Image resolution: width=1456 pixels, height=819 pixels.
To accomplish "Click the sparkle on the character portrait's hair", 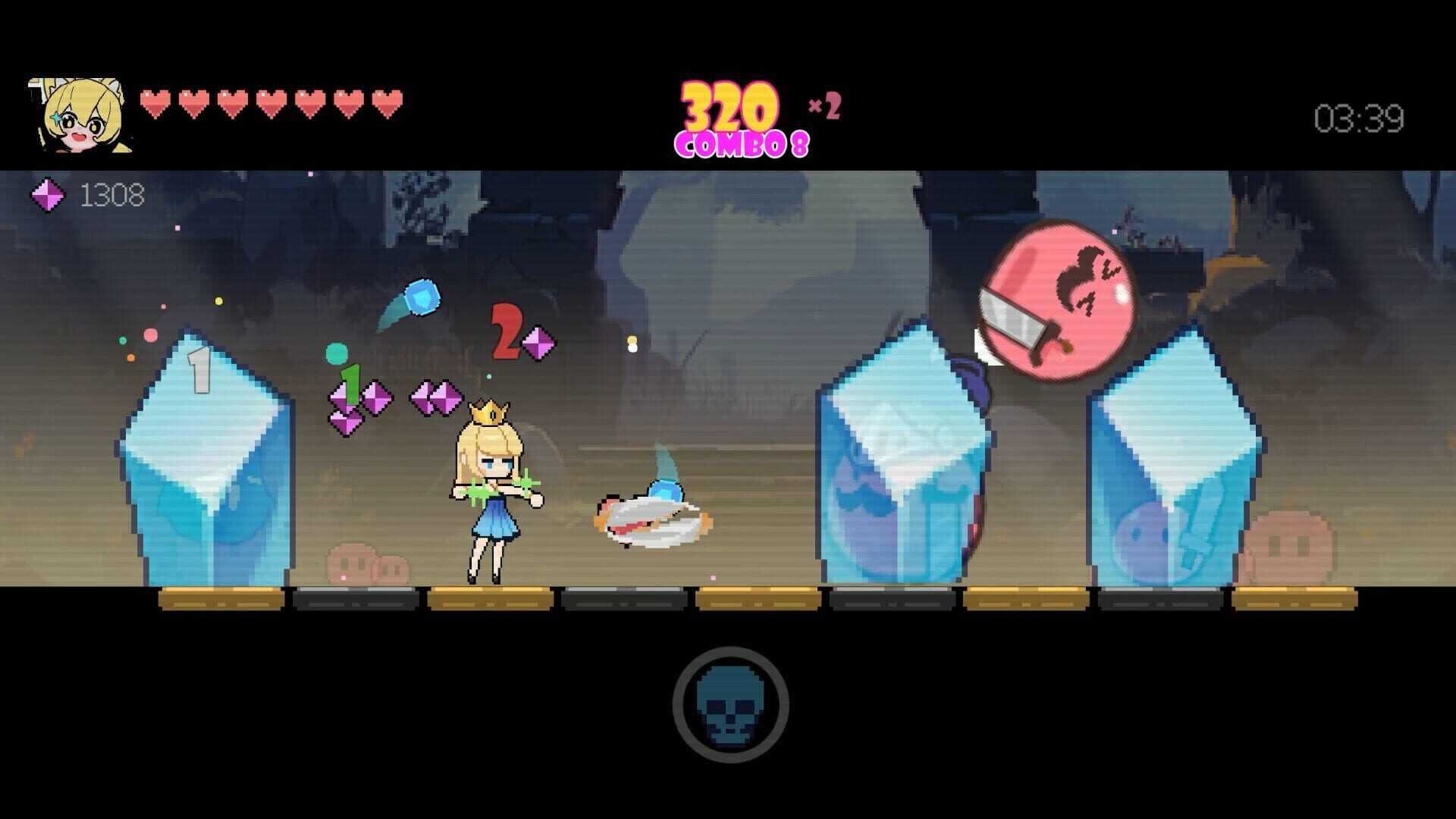I will [x=55, y=118].
